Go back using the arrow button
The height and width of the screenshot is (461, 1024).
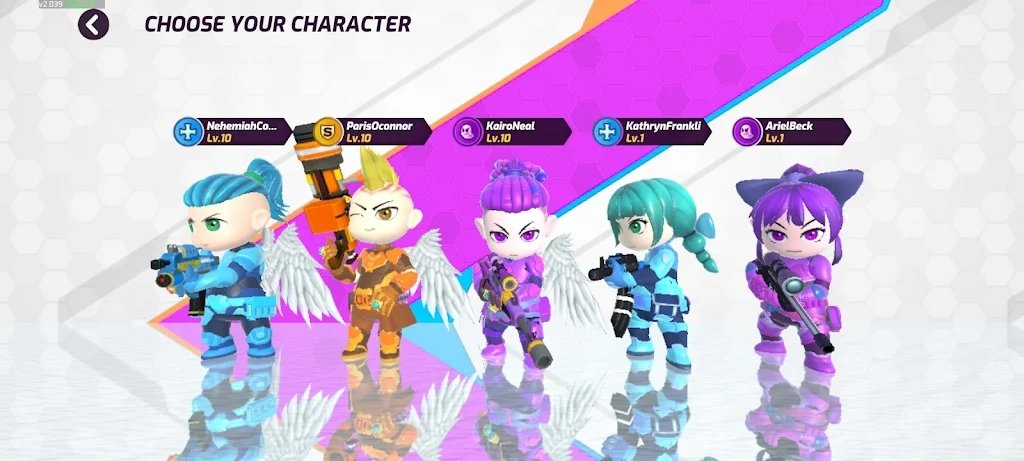pos(93,24)
